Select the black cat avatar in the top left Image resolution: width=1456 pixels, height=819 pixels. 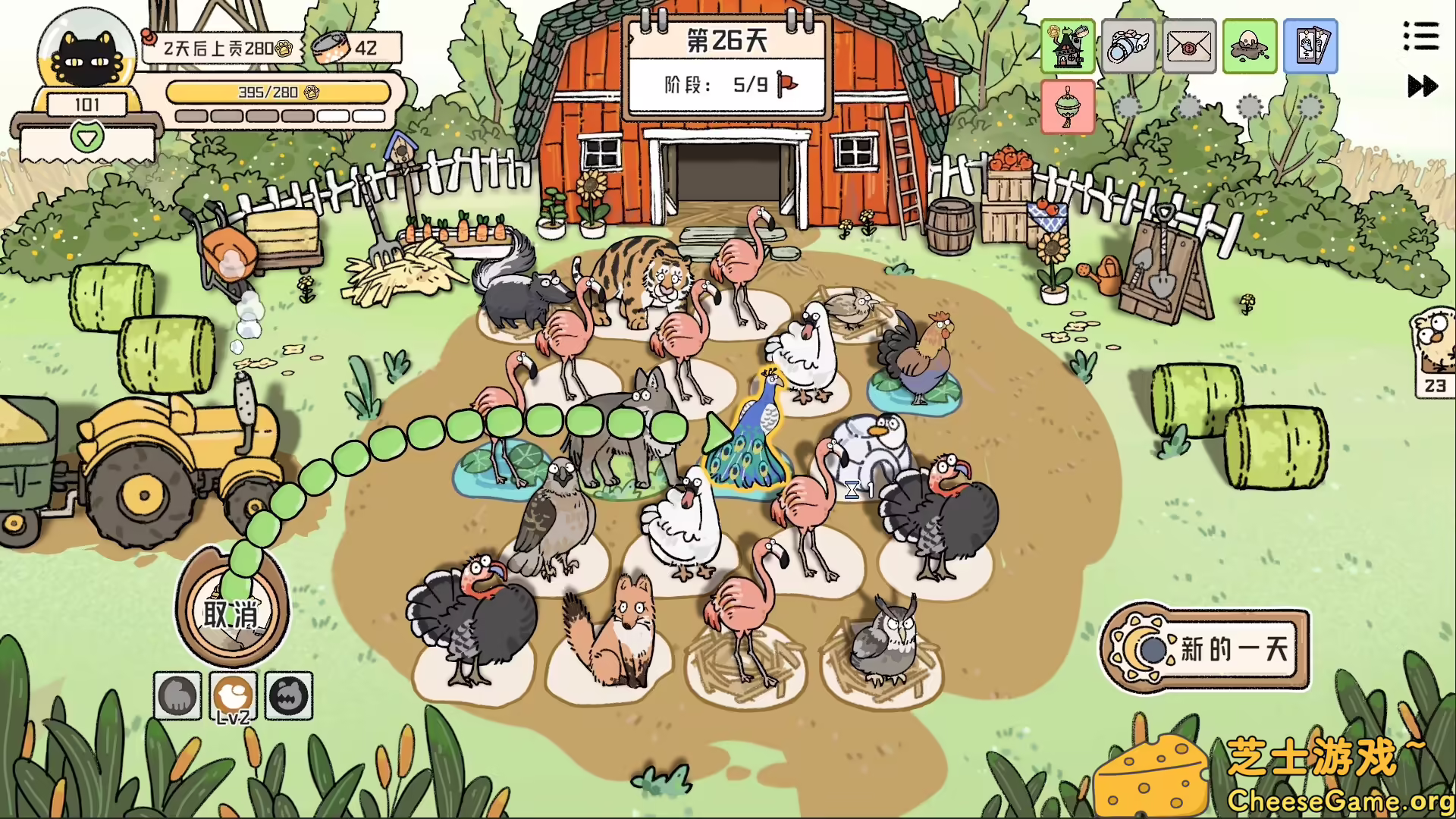coord(86,53)
